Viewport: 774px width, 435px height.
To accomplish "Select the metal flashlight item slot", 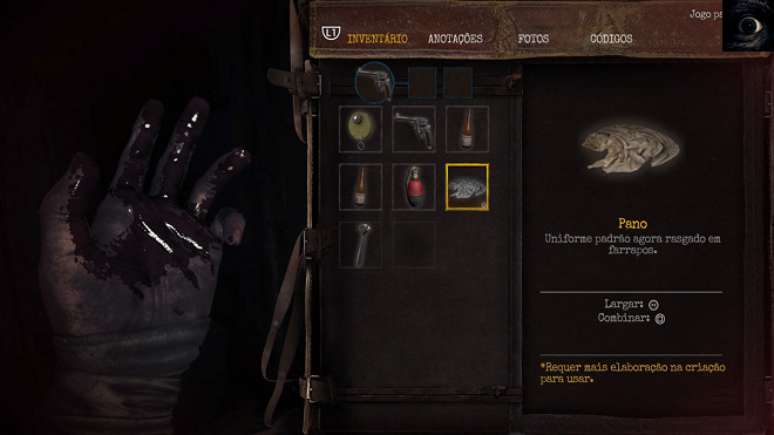I will click(360, 244).
